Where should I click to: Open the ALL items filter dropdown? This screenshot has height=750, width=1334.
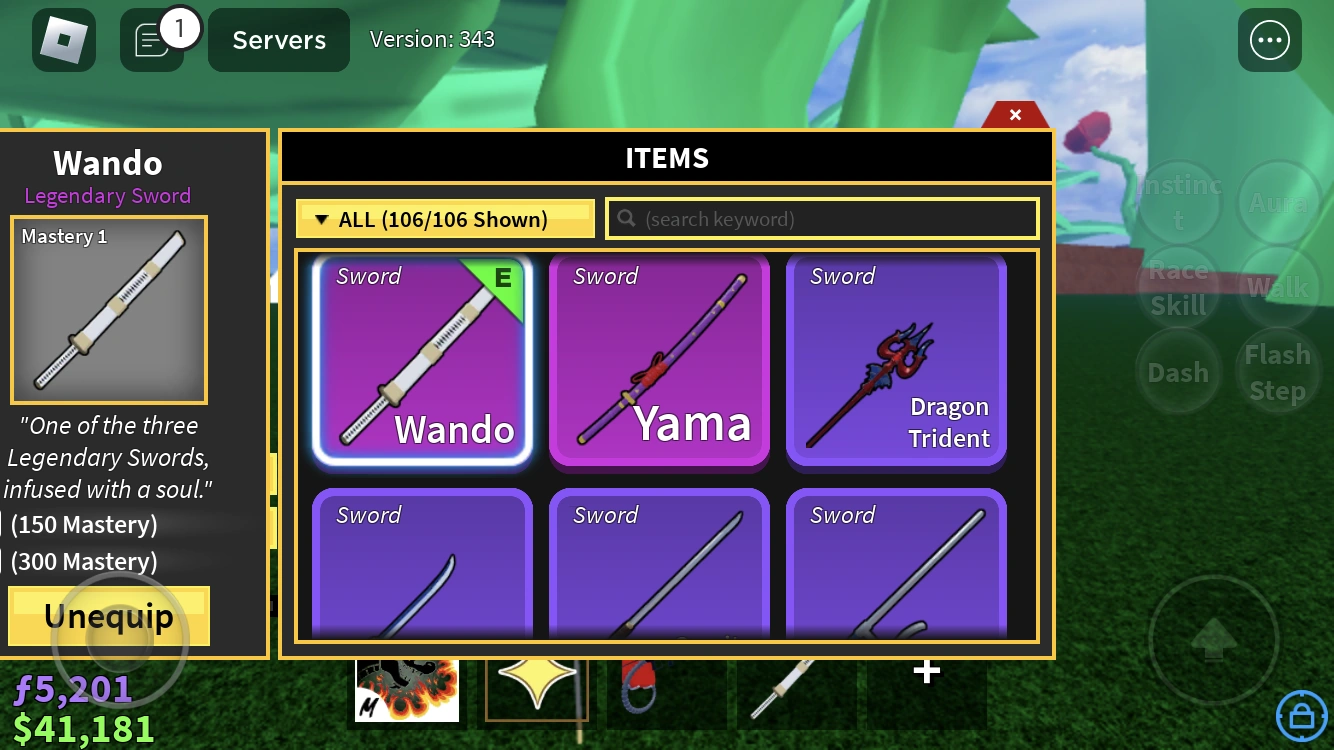click(445, 218)
